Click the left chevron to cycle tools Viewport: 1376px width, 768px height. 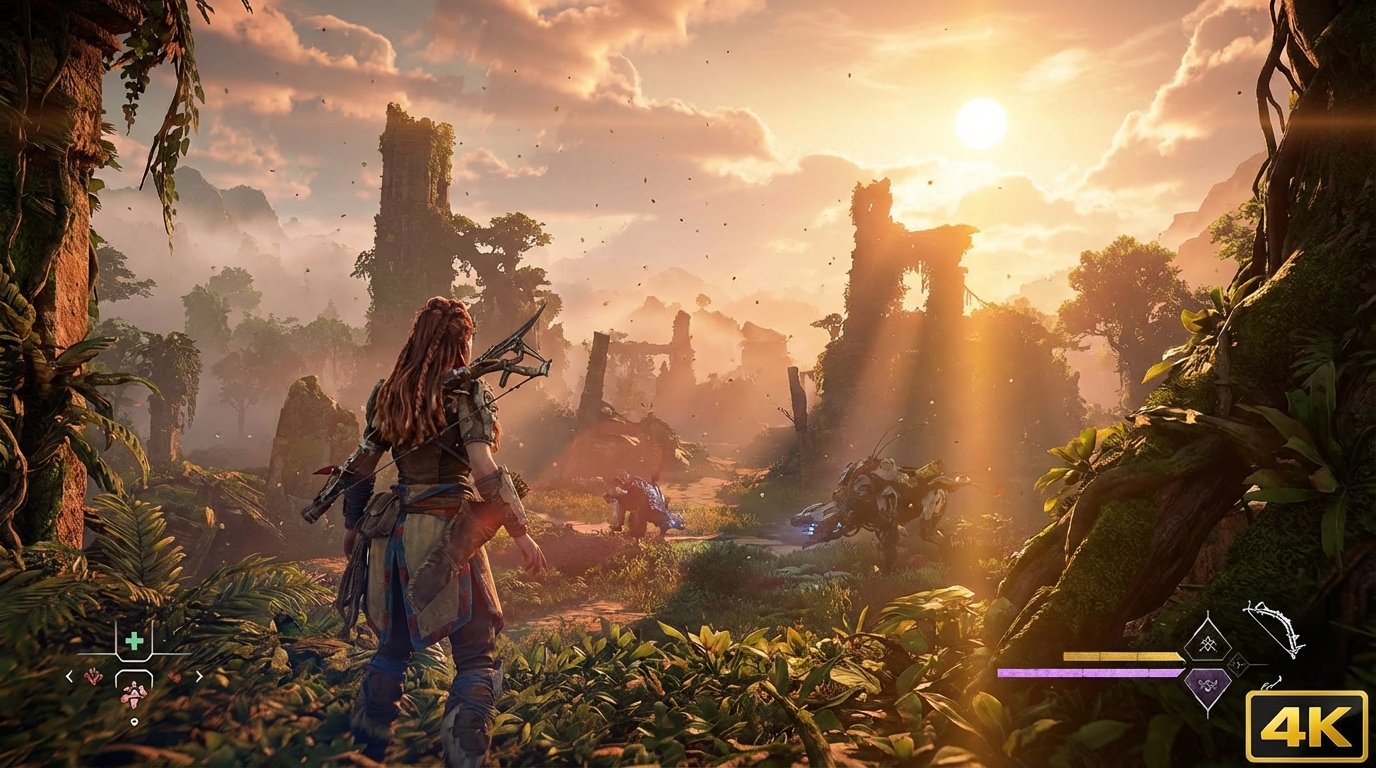click(x=69, y=676)
